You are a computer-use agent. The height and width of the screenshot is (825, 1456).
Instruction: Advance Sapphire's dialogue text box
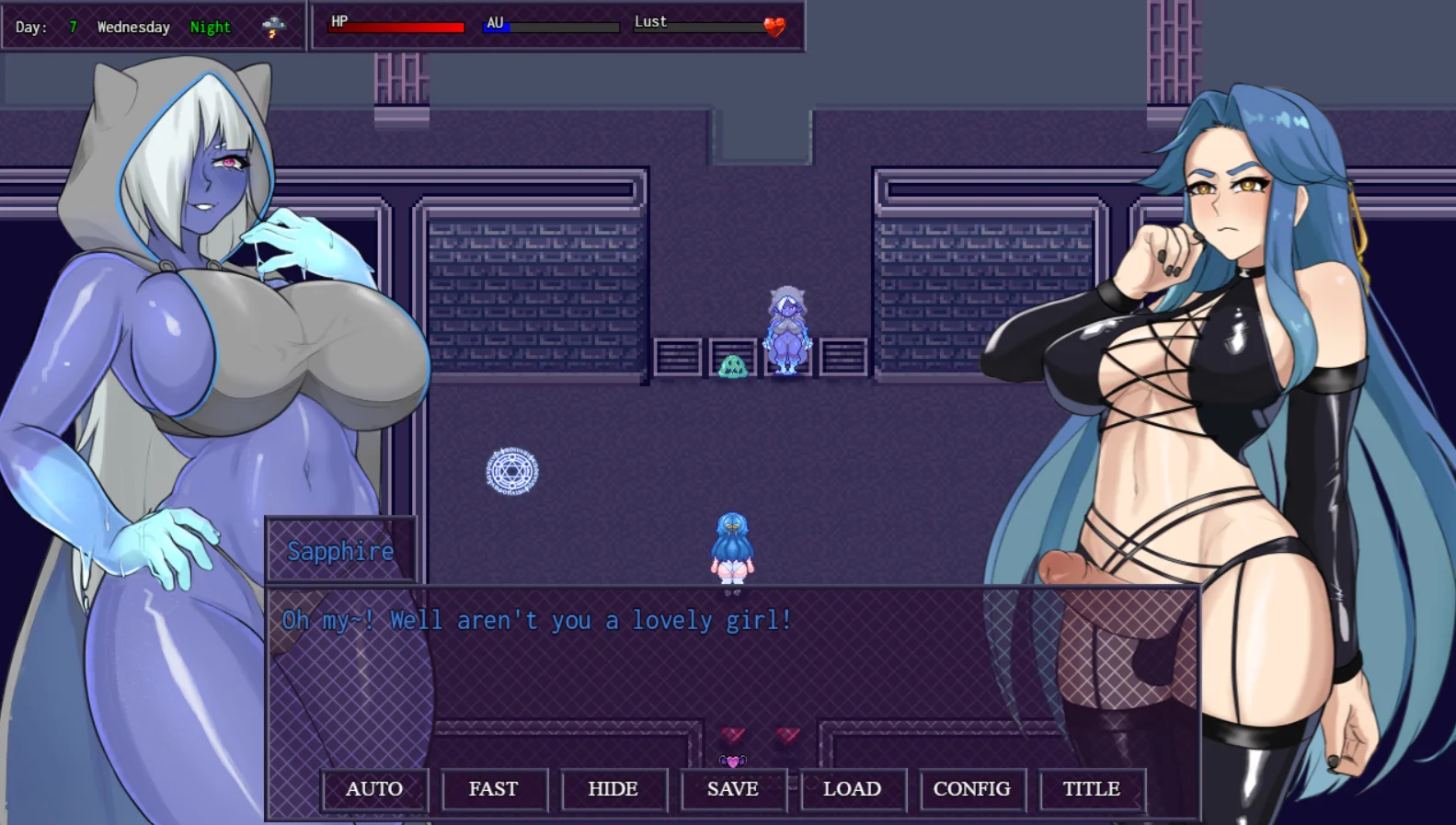pyautogui.click(x=731, y=671)
